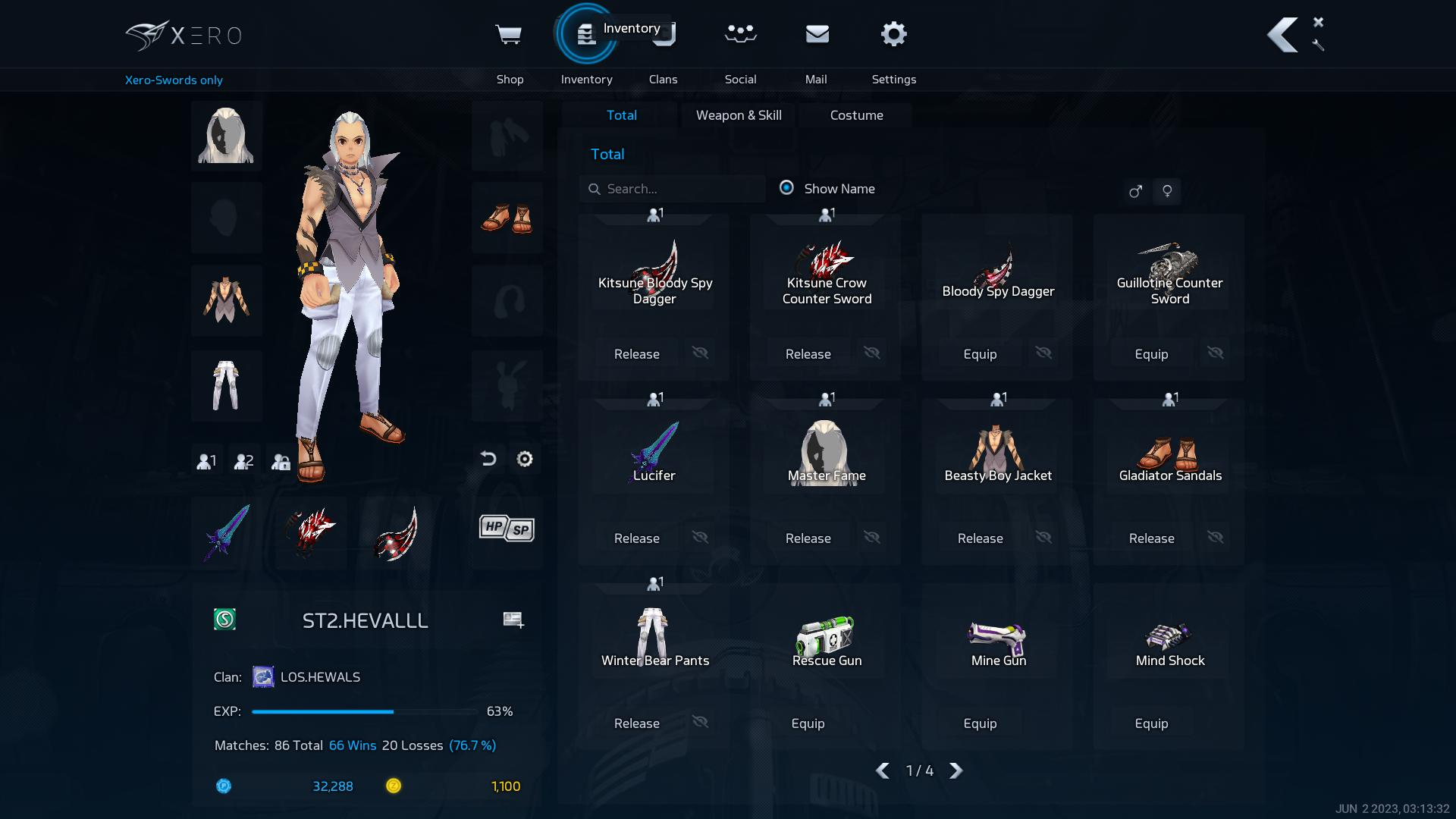Hide the Kitsune Crow Counter Sword
Image resolution: width=1456 pixels, height=819 pixels.
click(872, 353)
